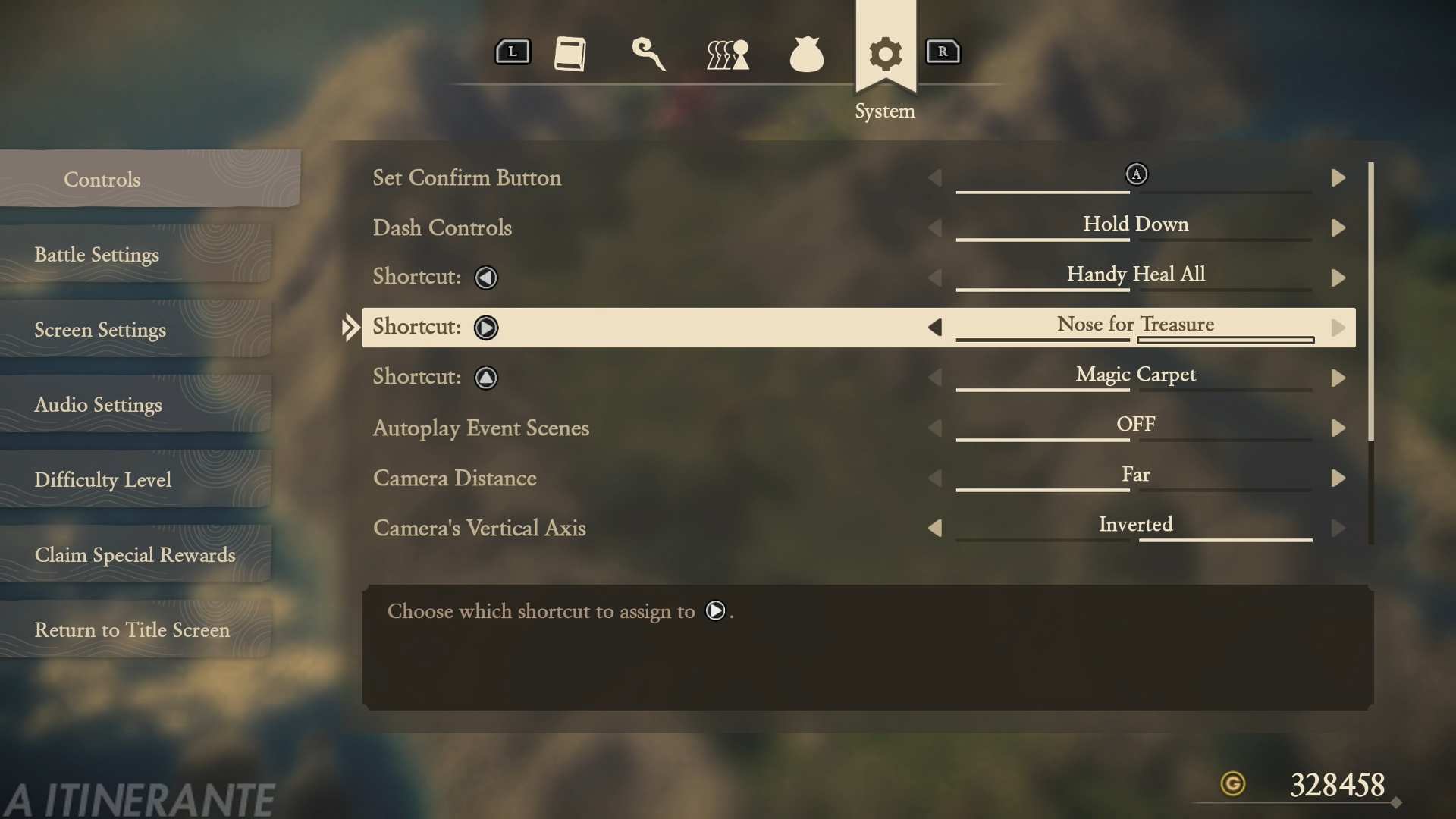Click right arrow for Dash Controls

(1338, 228)
